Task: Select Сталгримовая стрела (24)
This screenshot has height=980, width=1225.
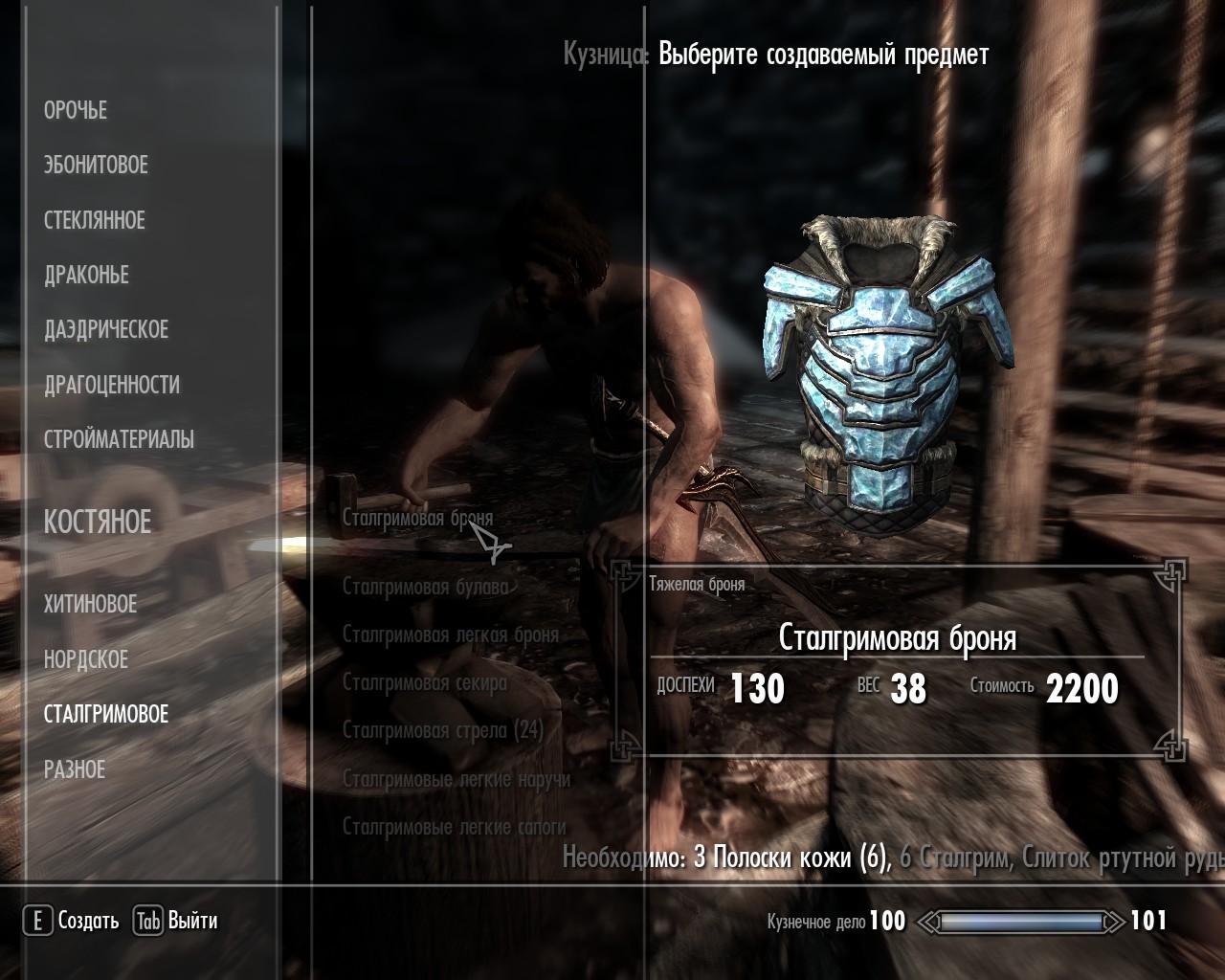Action: coord(442,731)
